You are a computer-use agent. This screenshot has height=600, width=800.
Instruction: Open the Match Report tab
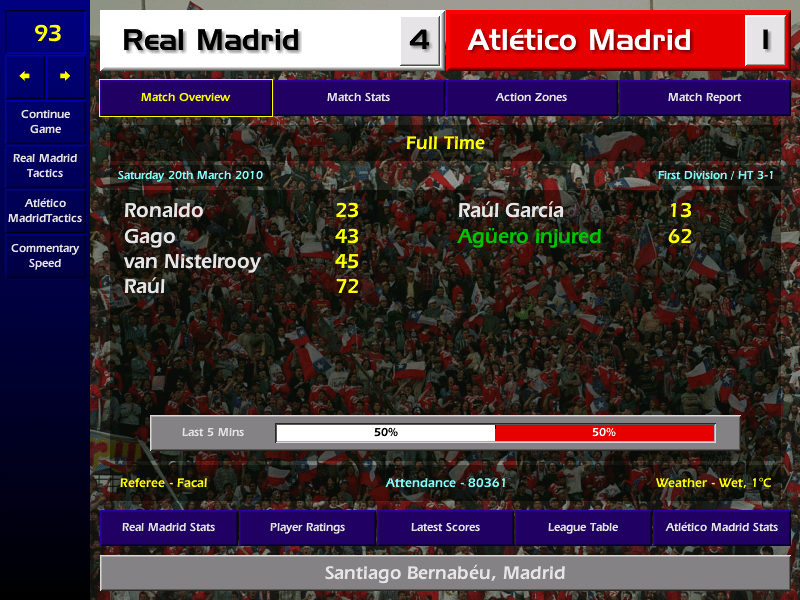pos(704,98)
